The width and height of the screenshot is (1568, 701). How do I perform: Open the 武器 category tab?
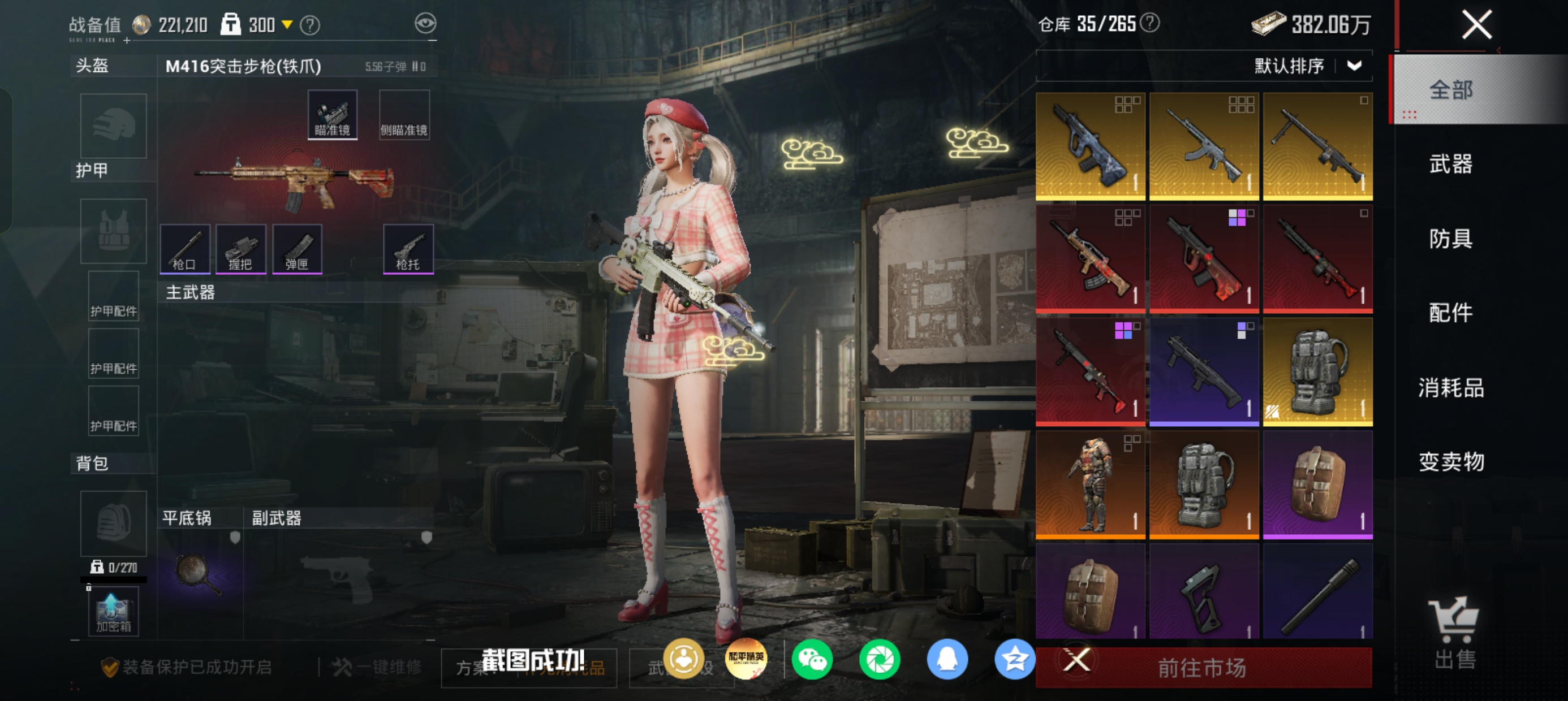click(1450, 165)
